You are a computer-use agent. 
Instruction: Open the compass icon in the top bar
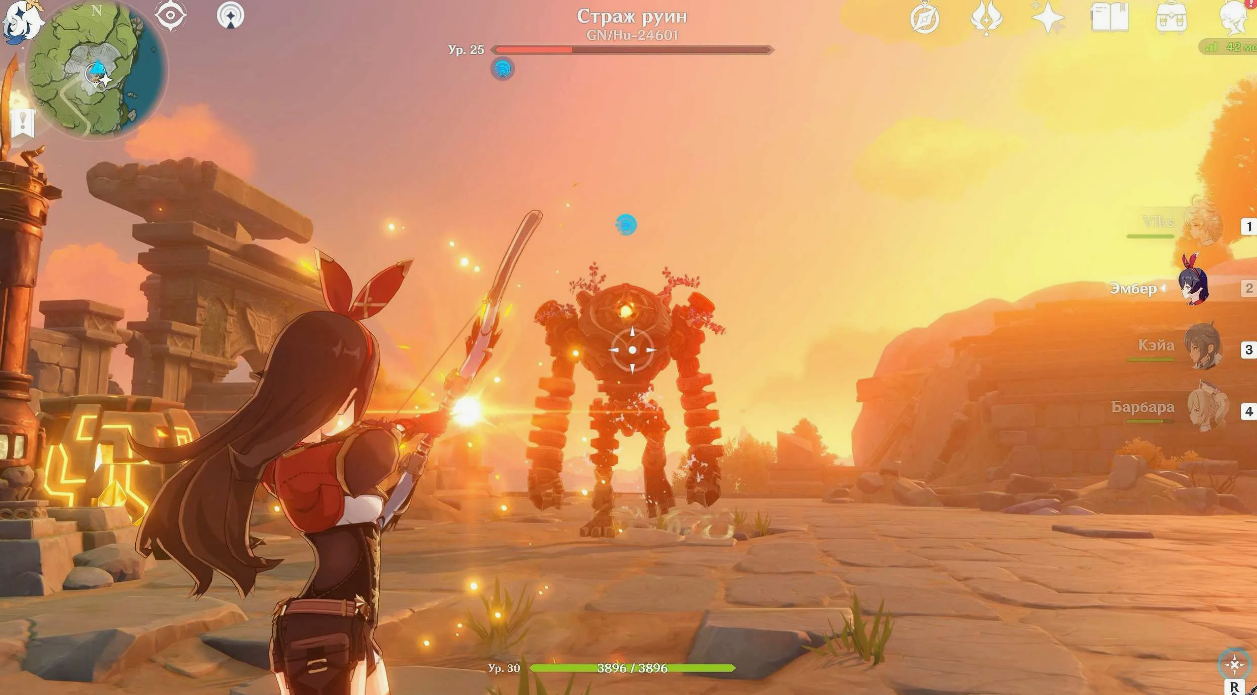click(x=925, y=18)
